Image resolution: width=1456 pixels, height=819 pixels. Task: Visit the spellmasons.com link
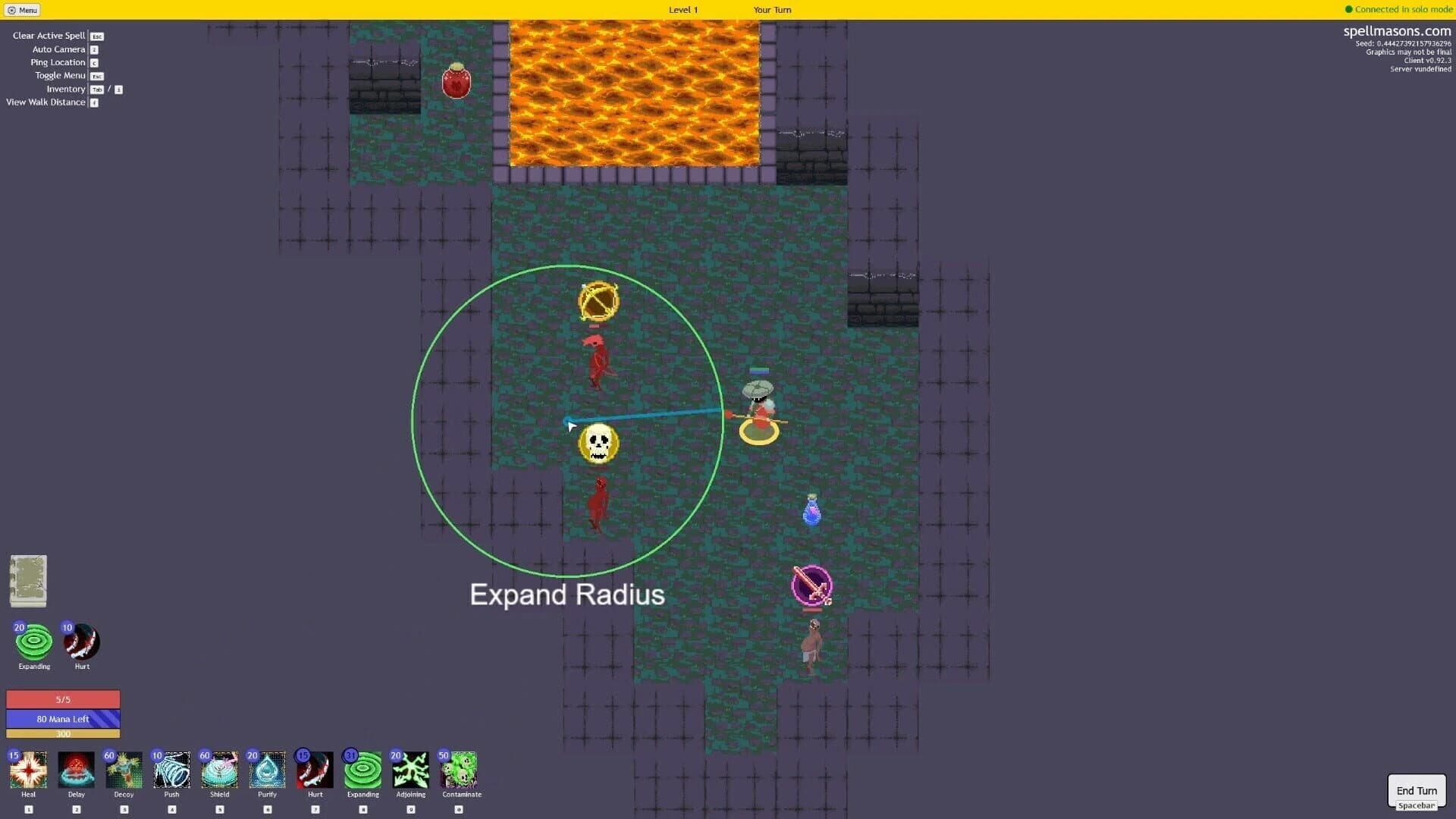[1398, 31]
